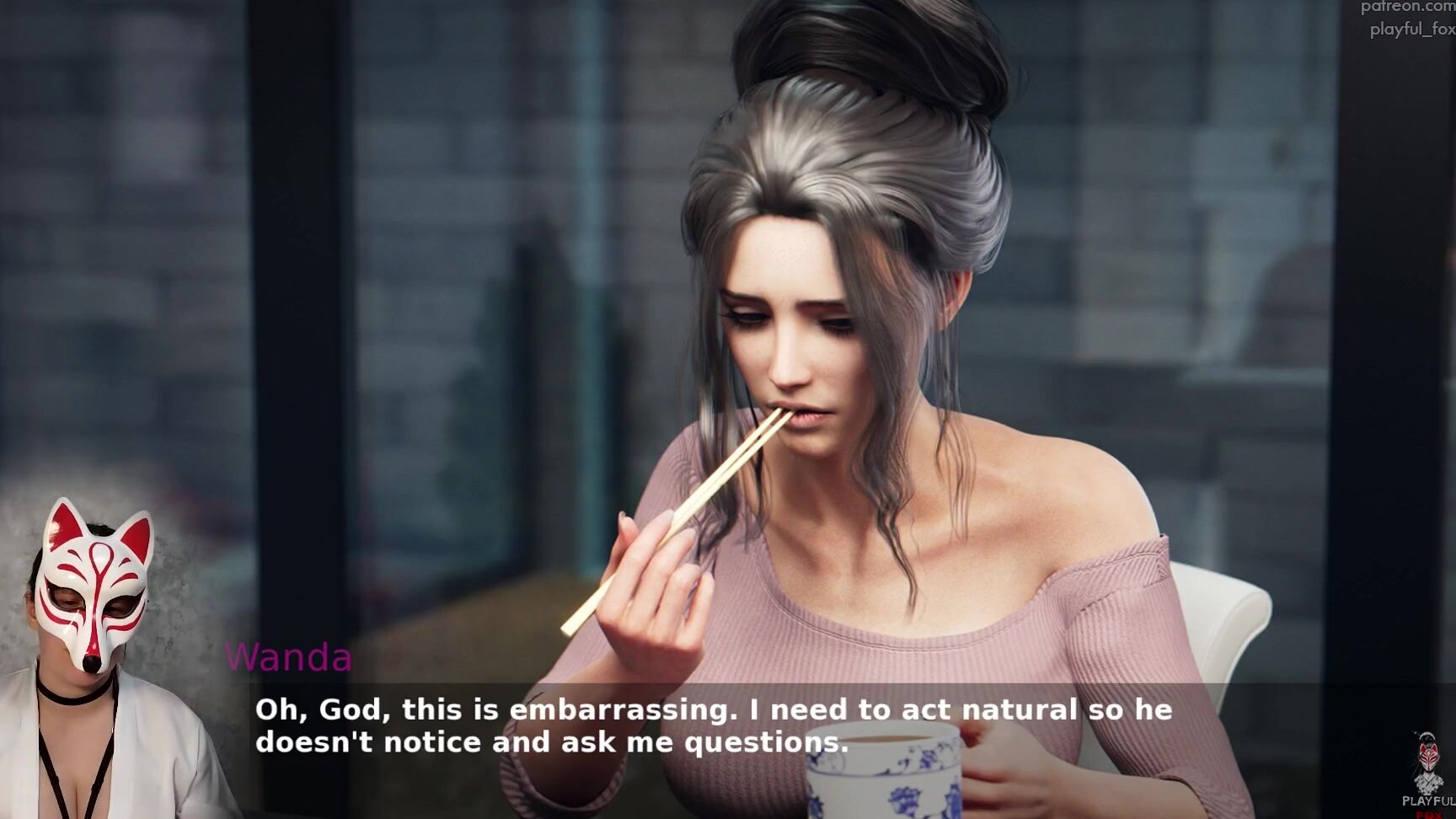
Task: Advance Wanda's dialogue text box
Action: 713,725
